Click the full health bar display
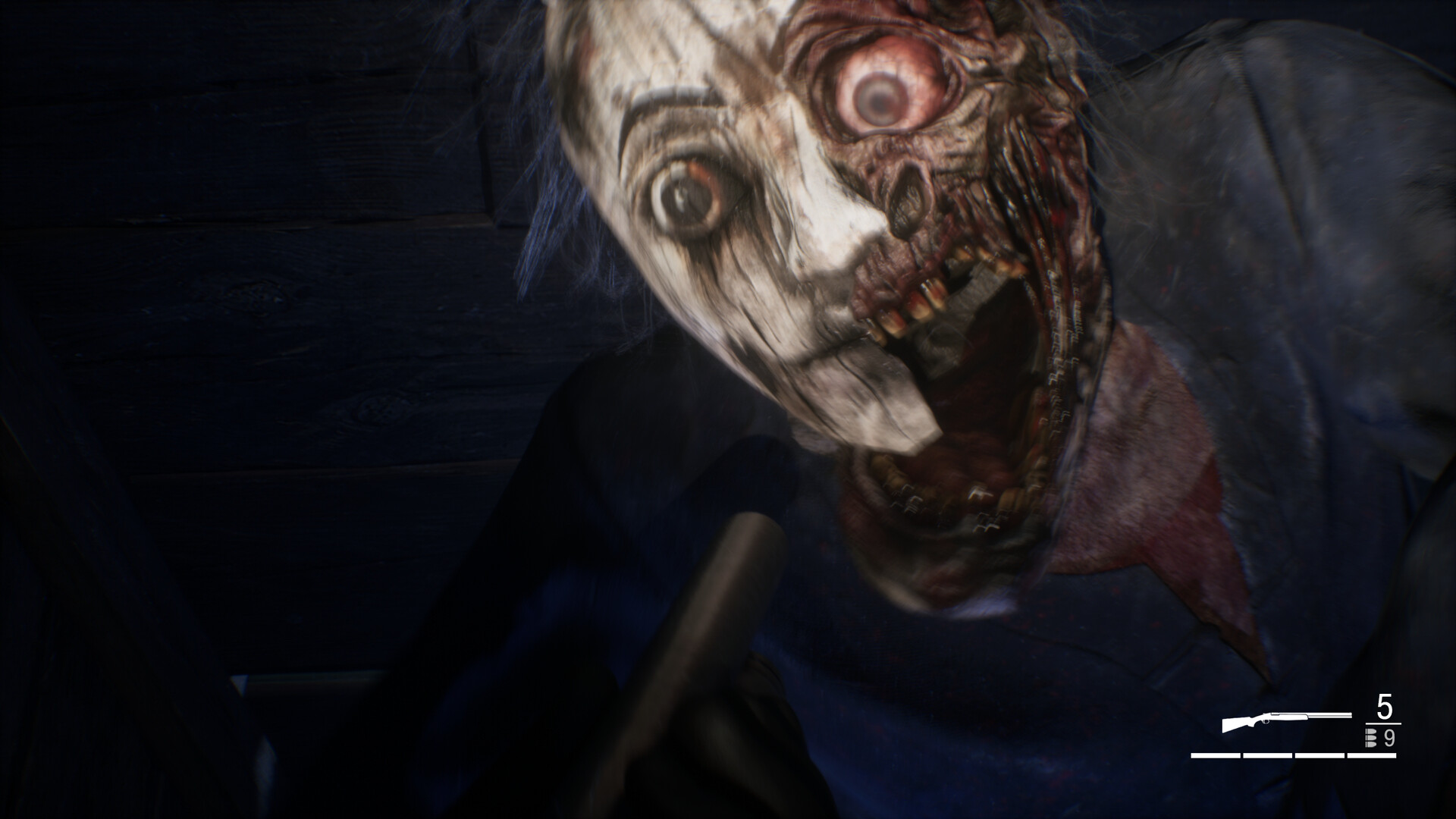 (1294, 756)
